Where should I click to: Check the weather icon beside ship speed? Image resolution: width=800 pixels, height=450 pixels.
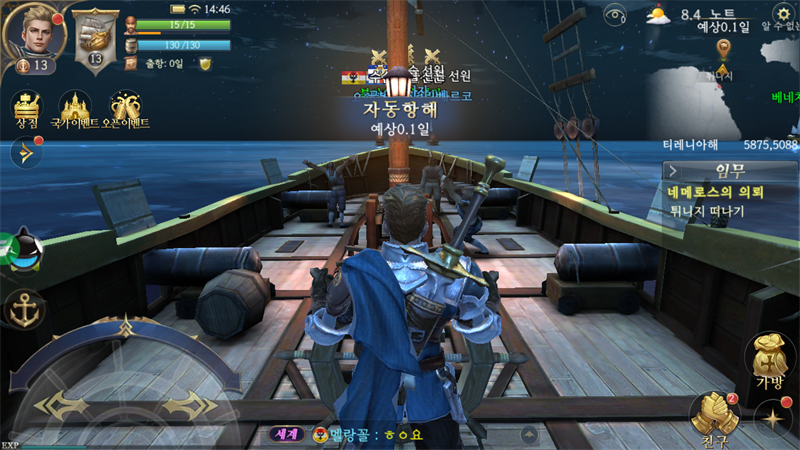click(658, 15)
